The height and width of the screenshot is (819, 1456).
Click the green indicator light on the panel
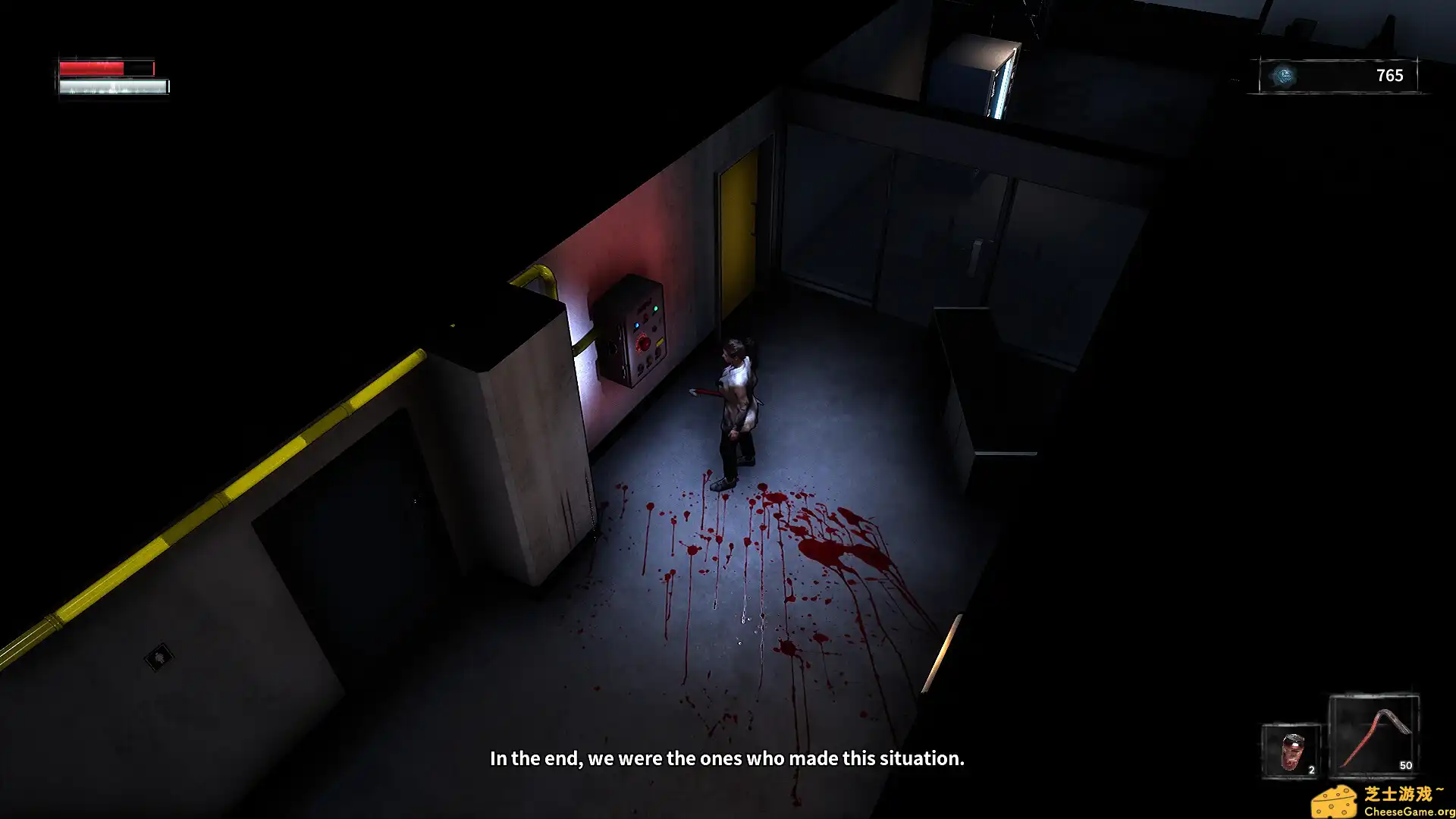(x=656, y=308)
